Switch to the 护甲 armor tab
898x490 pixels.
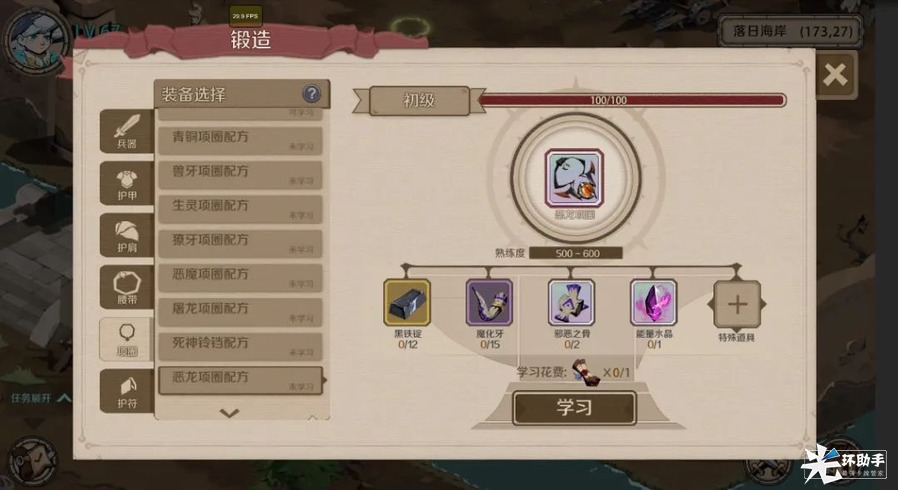[127, 182]
